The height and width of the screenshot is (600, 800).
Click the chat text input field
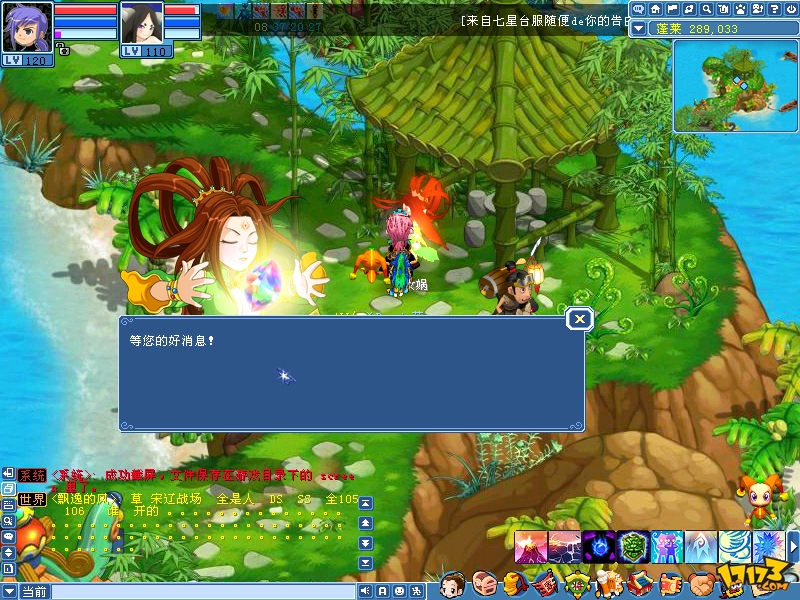click(x=200, y=592)
